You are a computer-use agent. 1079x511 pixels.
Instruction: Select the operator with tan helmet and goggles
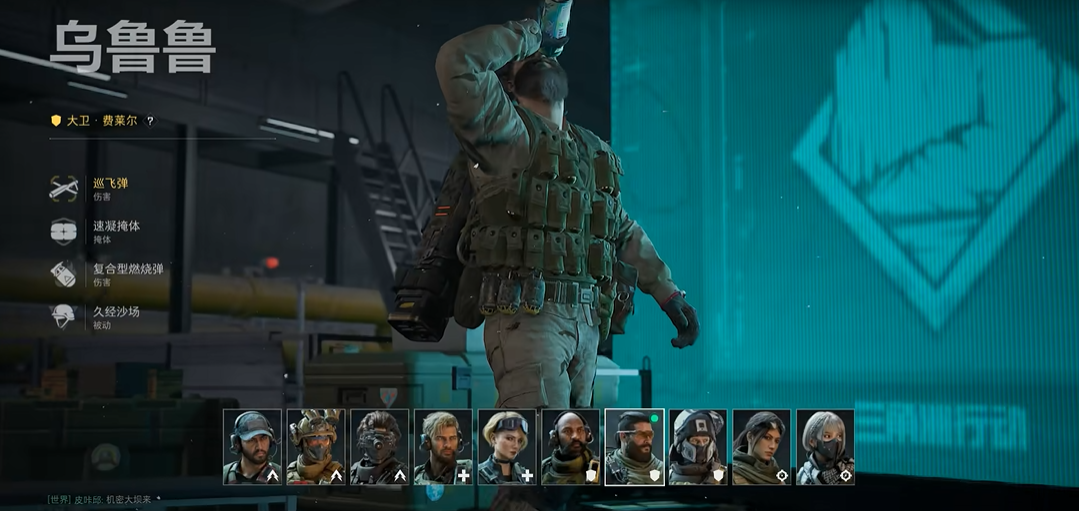pos(315,447)
